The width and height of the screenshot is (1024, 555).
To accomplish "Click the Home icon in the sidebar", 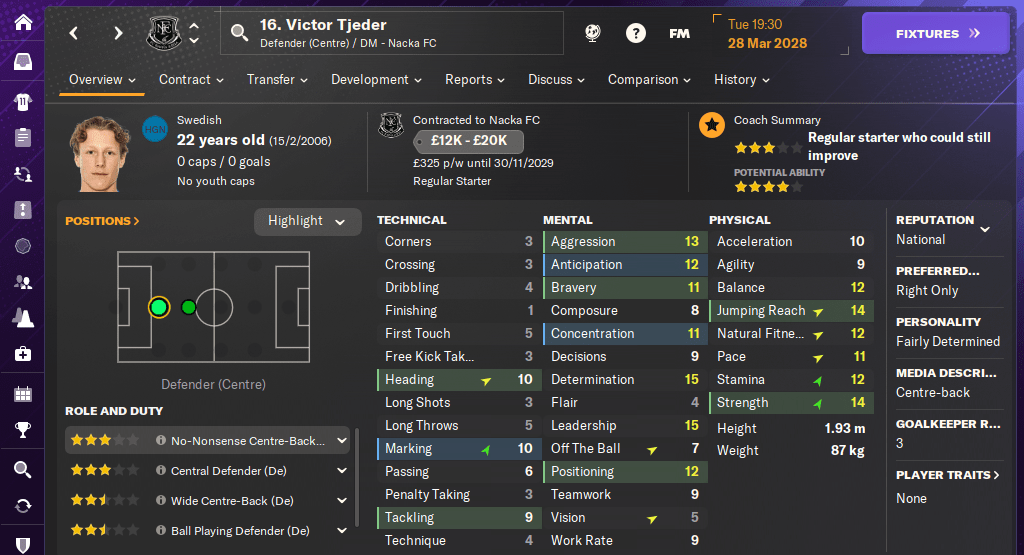I will coord(22,22).
